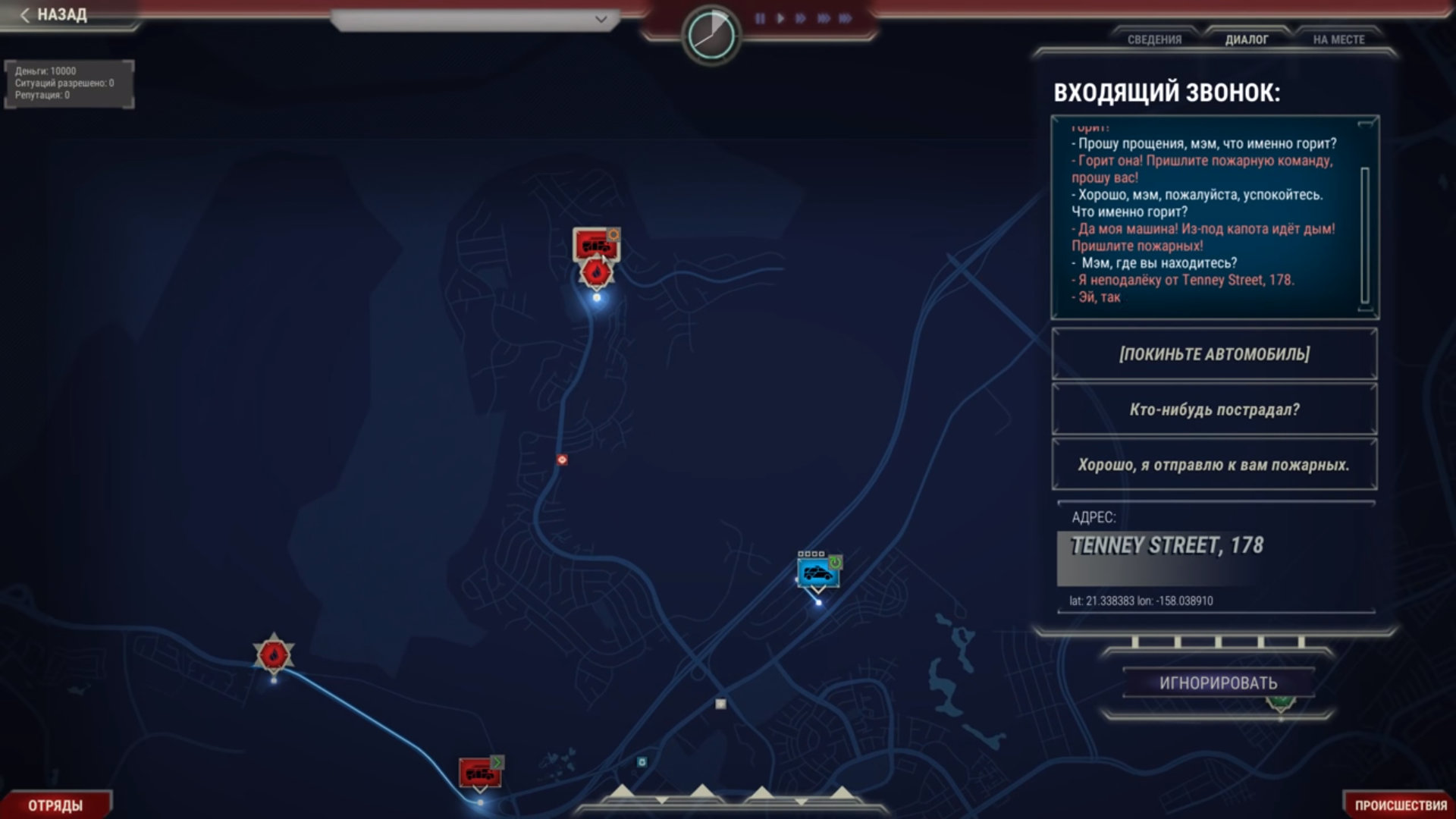Open the ОТРЯДЫ panel
This screenshot has height=819, width=1456.
(x=55, y=805)
